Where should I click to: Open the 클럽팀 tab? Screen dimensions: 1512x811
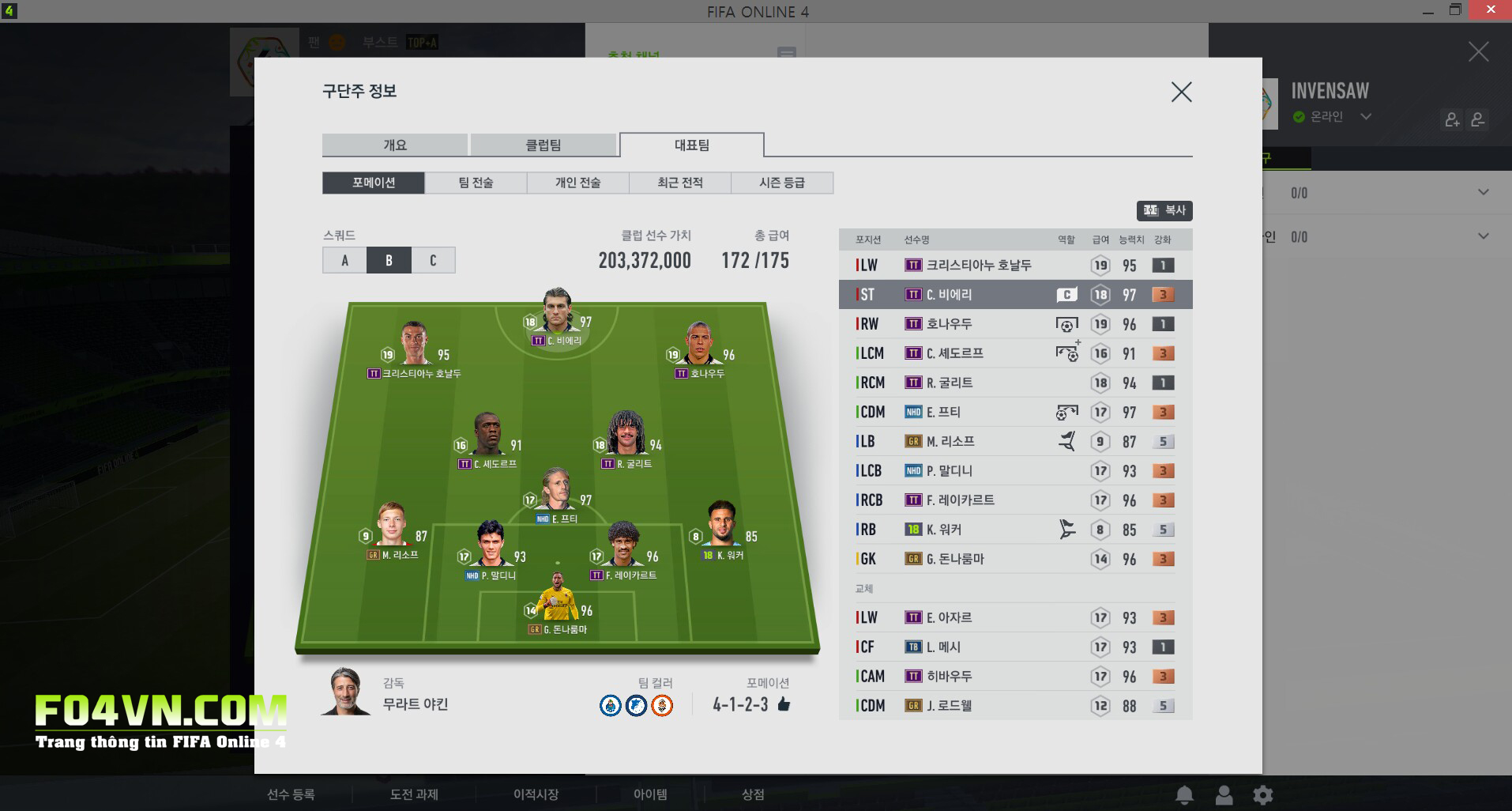pos(543,145)
